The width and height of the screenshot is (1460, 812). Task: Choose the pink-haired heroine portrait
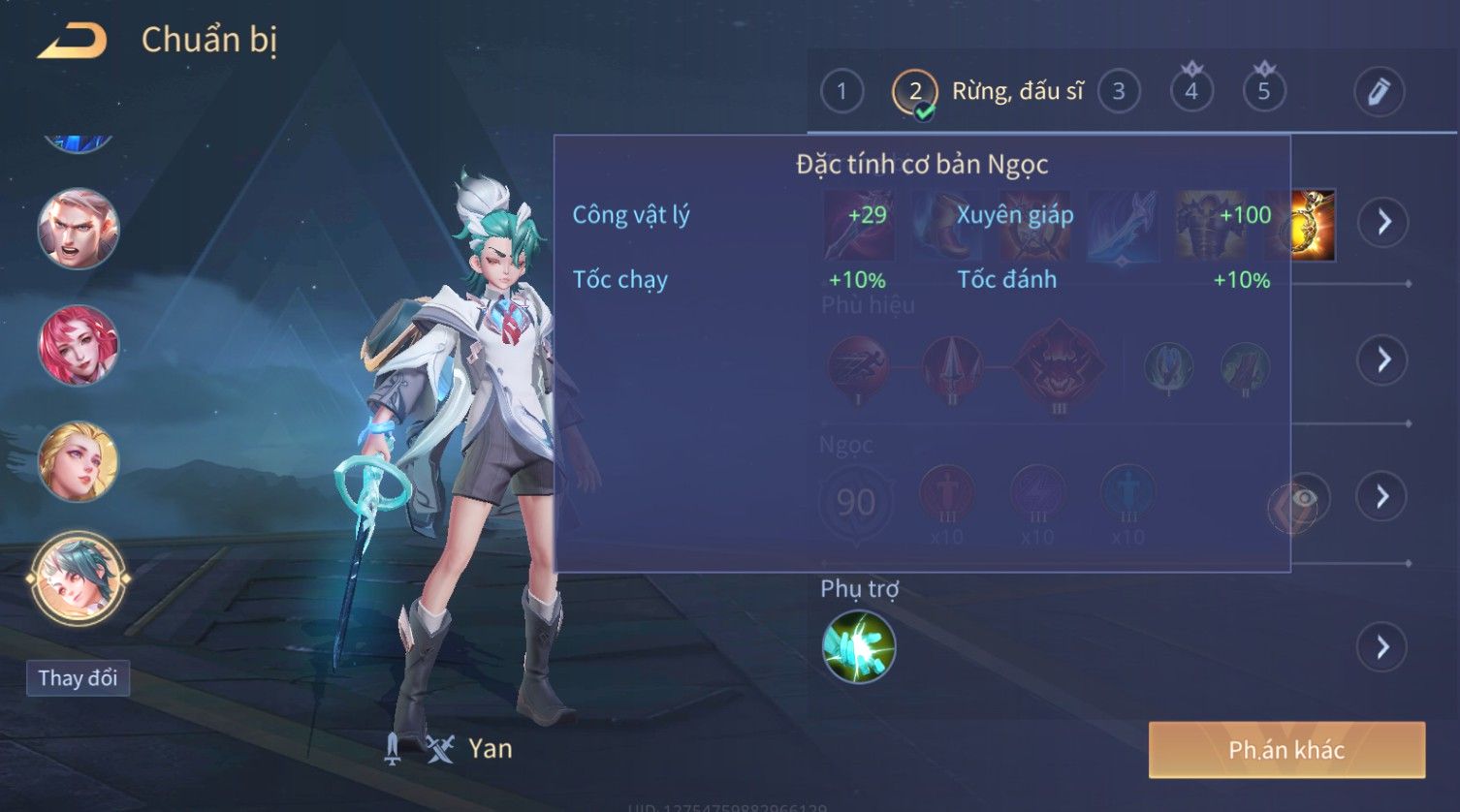(x=78, y=345)
